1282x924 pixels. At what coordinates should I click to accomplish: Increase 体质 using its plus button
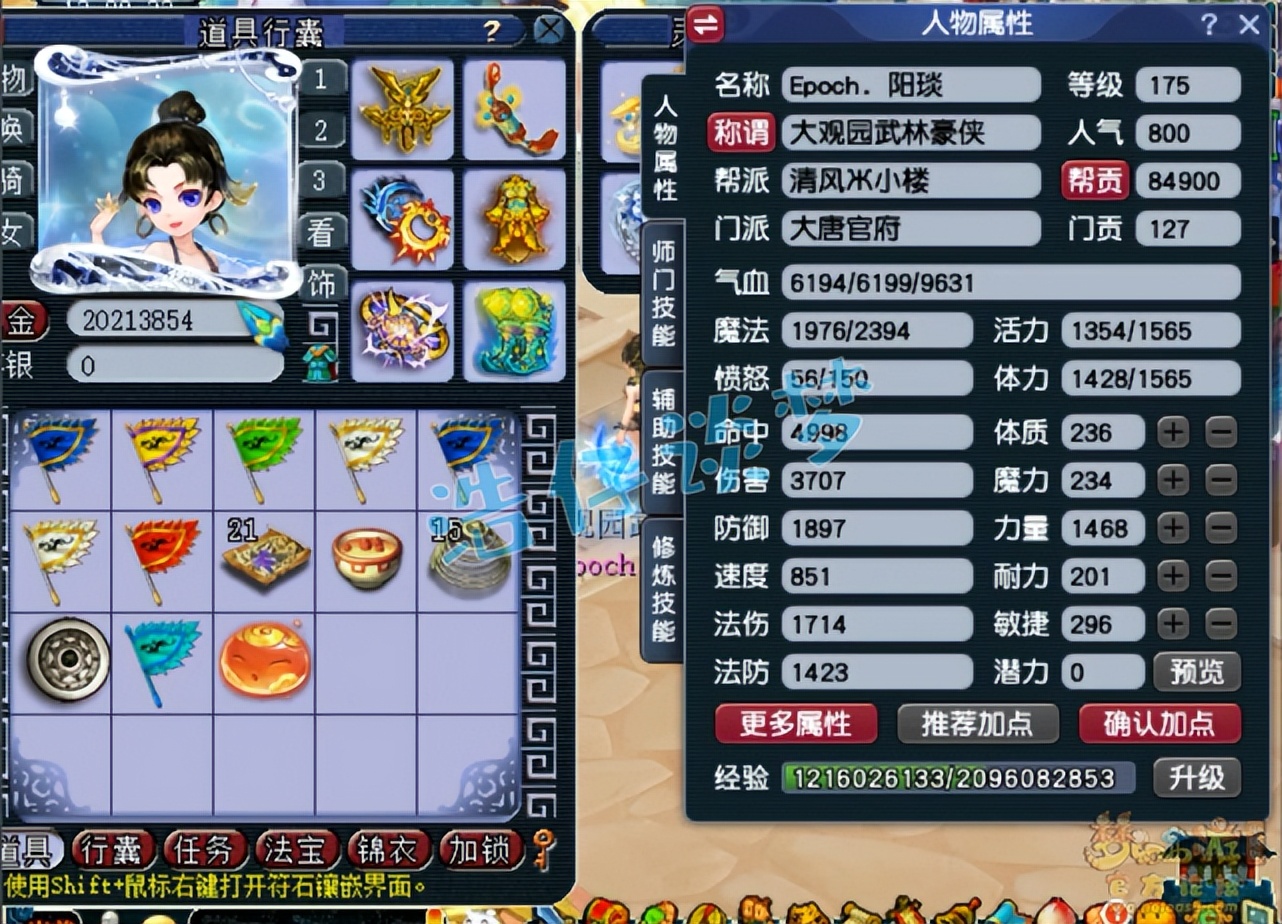click(x=1172, y=433)
